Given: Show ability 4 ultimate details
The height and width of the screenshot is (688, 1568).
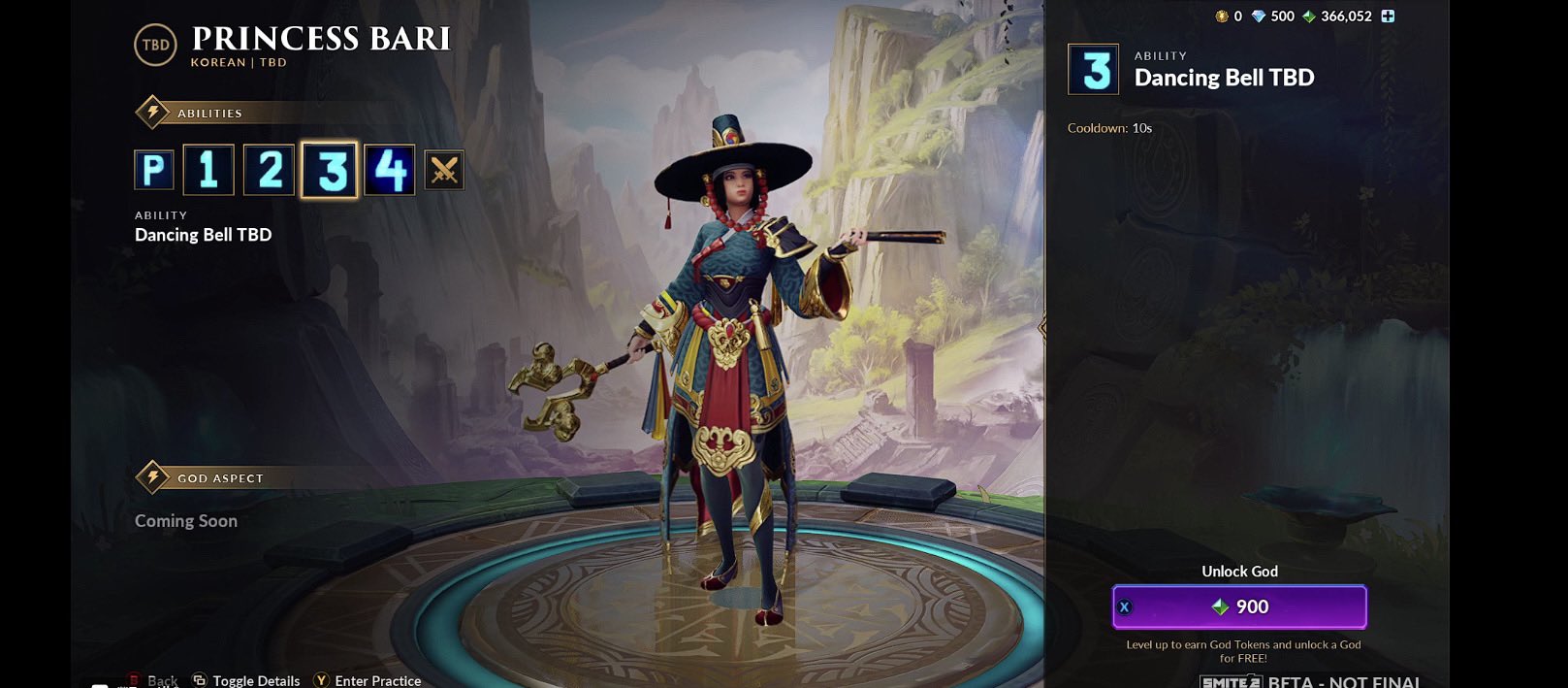Looking at the screenshot, I should (x=390, y=170).
